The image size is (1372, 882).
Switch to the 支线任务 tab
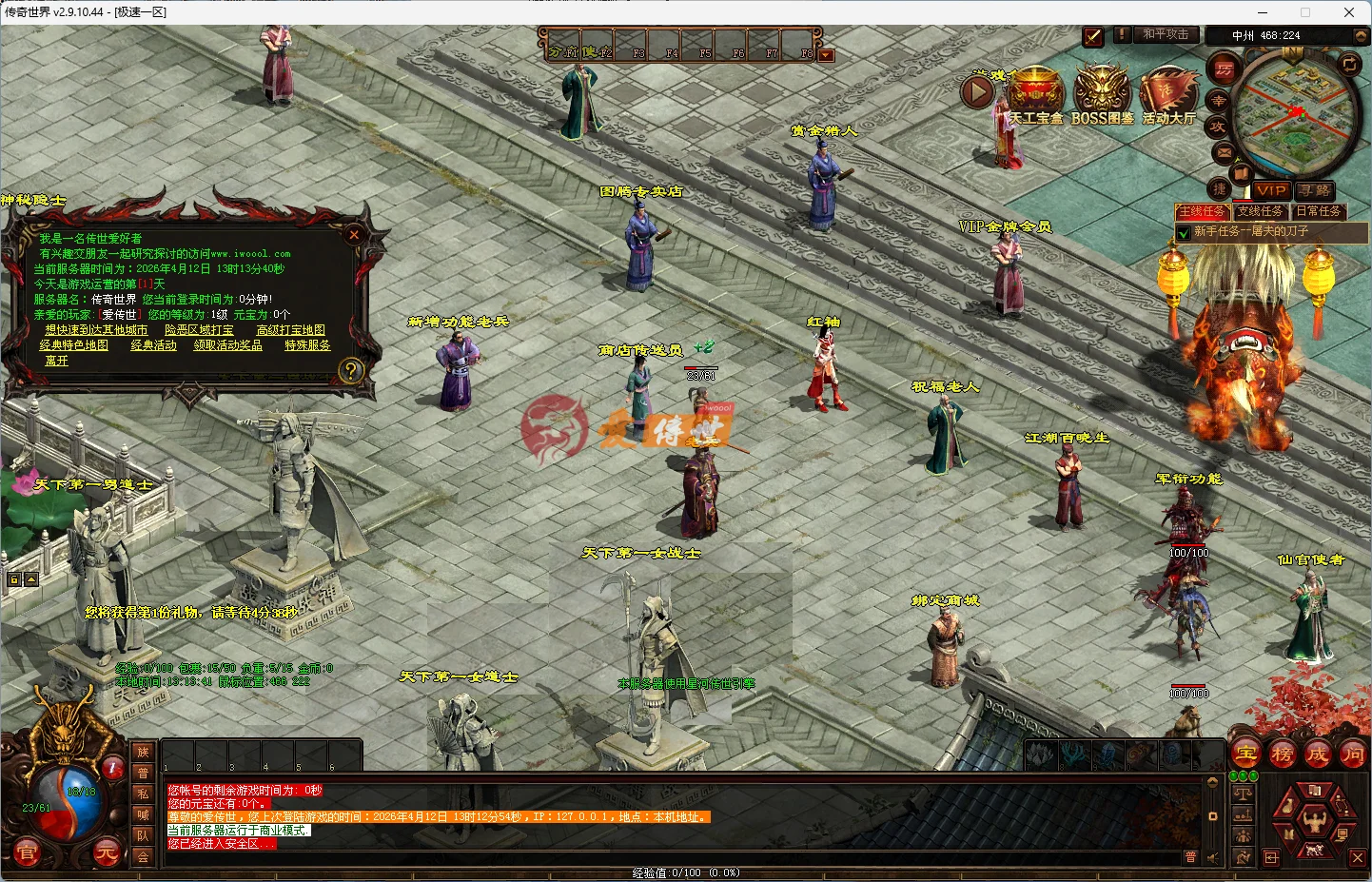click(x=1259, y=212)
